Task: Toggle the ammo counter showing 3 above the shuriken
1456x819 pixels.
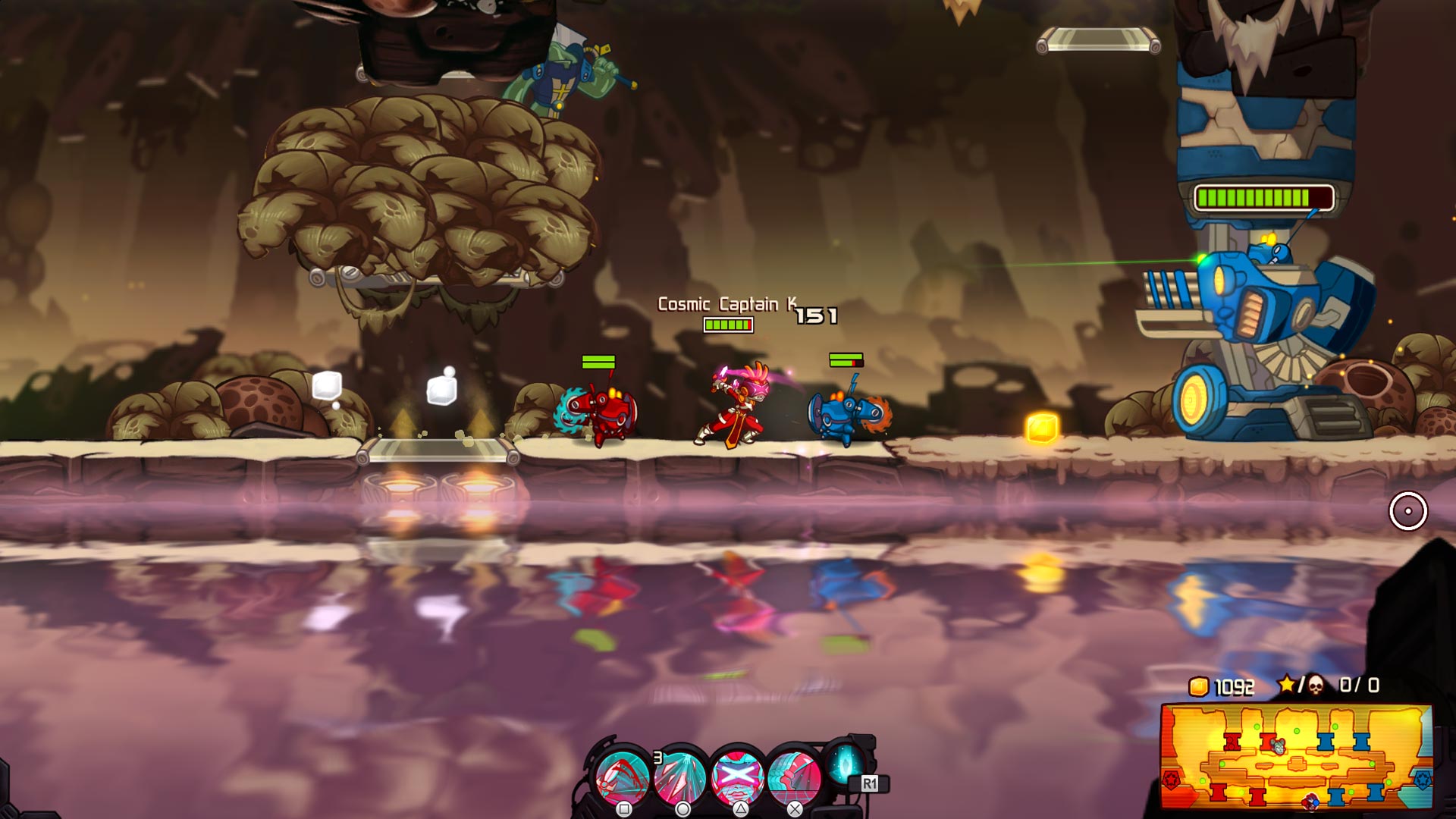Action: click(657, 757)
